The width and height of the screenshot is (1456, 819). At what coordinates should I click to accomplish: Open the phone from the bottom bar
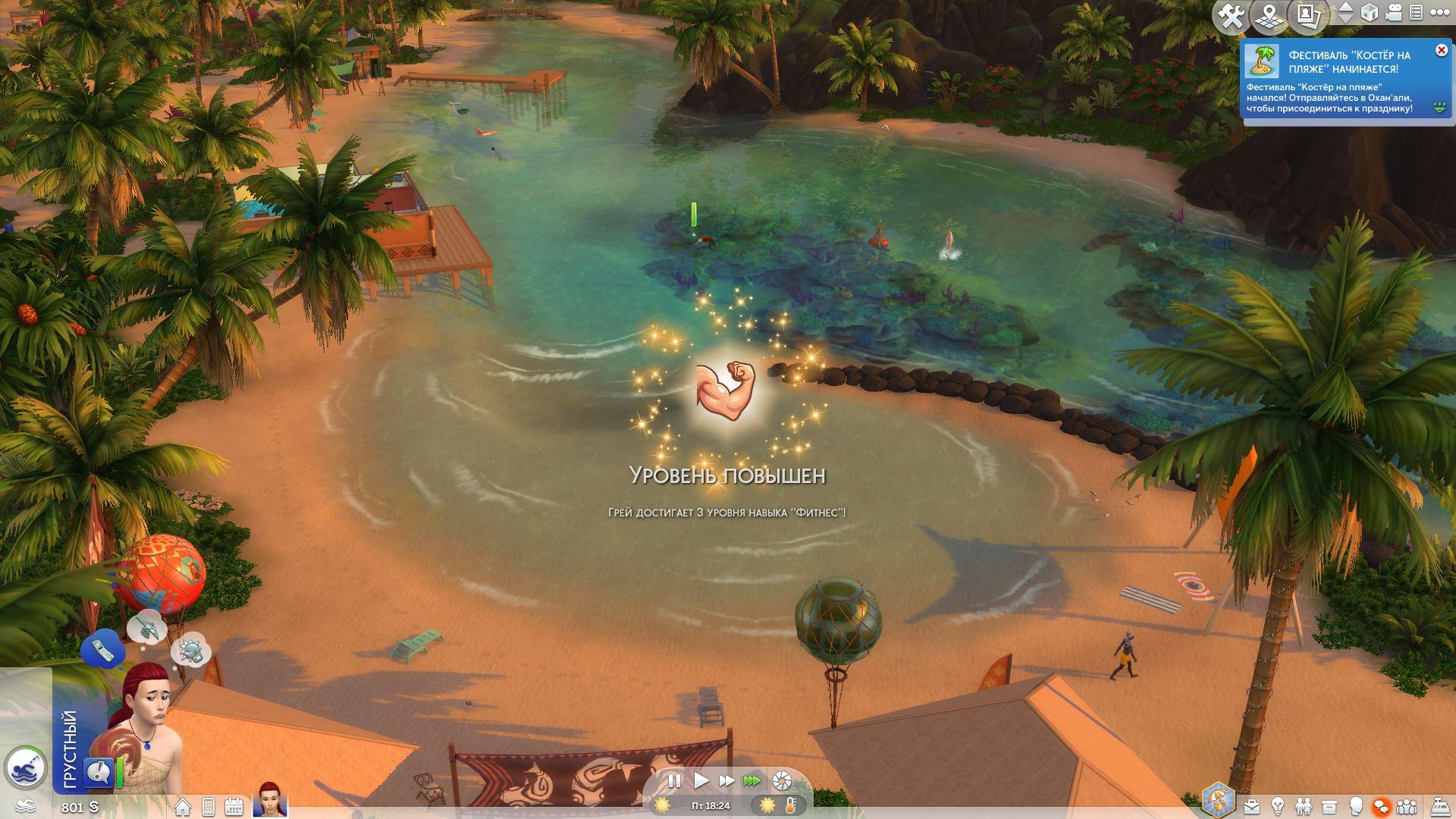click(209, 807)
